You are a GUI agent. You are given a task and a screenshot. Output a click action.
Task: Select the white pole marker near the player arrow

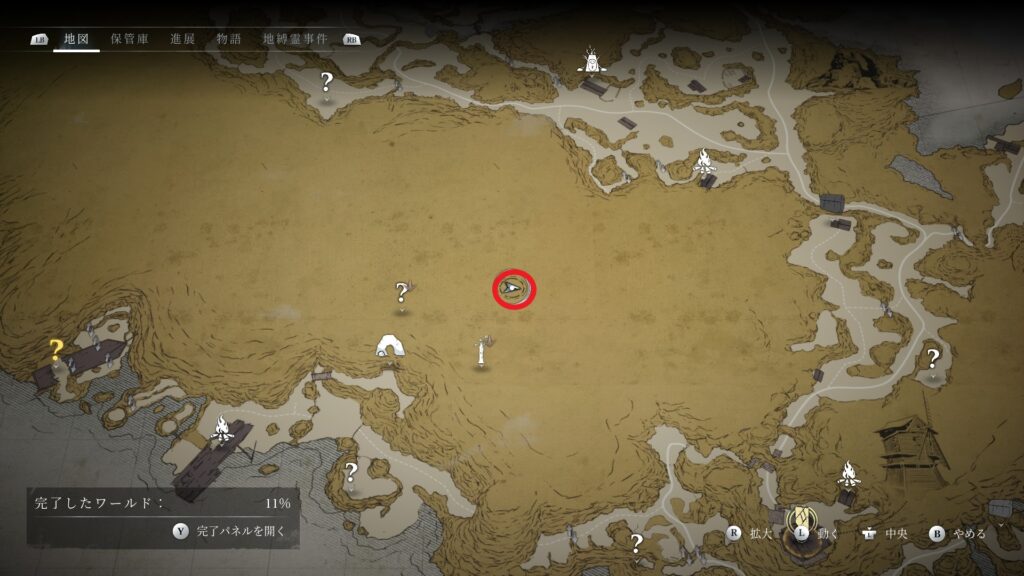pos(482,351)
